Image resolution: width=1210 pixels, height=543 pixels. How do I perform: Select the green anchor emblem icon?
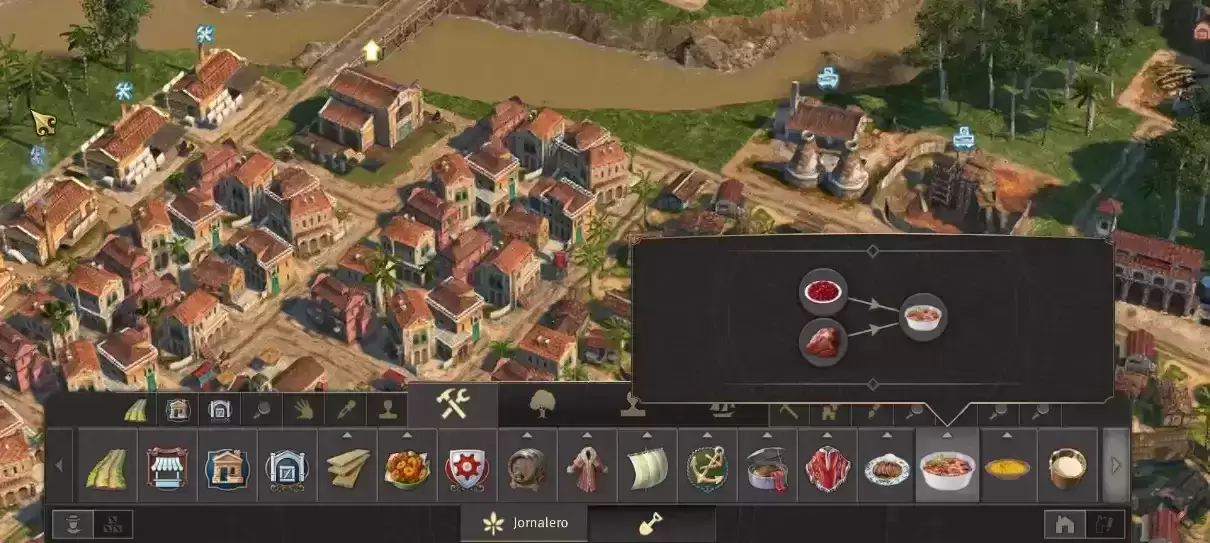pyautogui.click(x=707, y=467)
